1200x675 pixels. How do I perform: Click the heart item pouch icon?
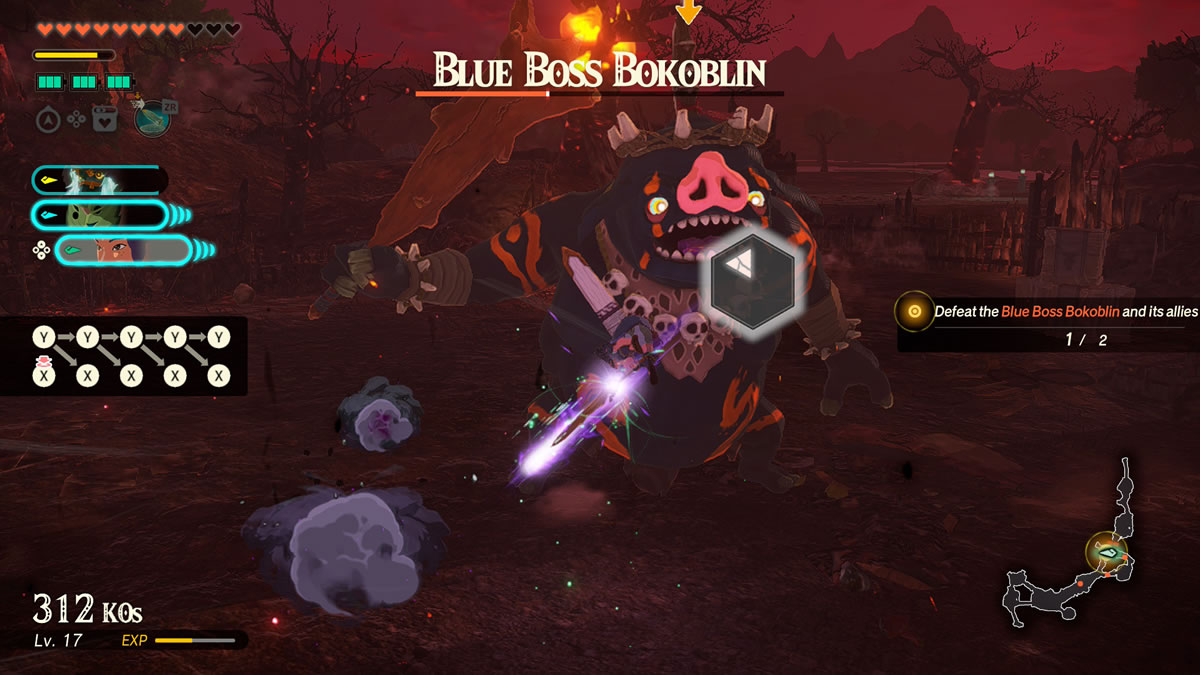point(104,120)
